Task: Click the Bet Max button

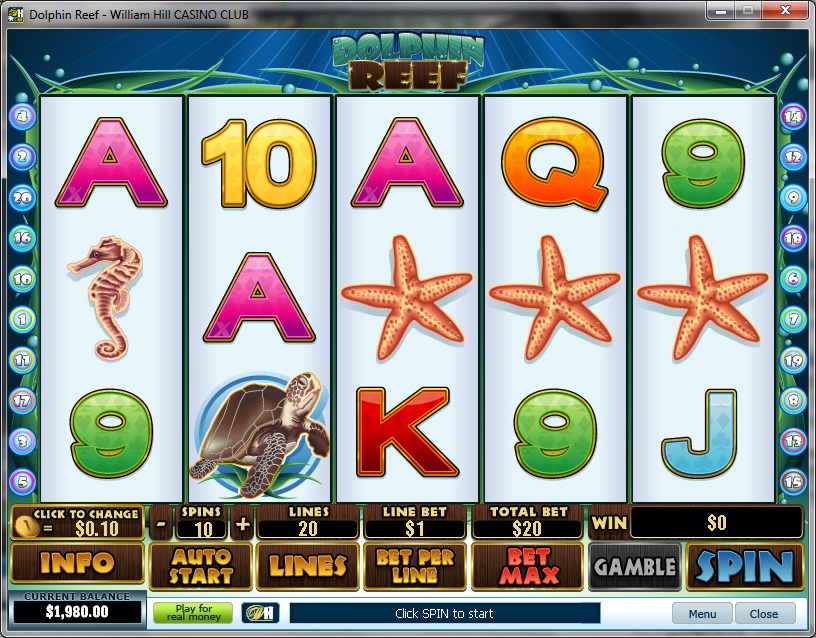Action: coord(529,567)
